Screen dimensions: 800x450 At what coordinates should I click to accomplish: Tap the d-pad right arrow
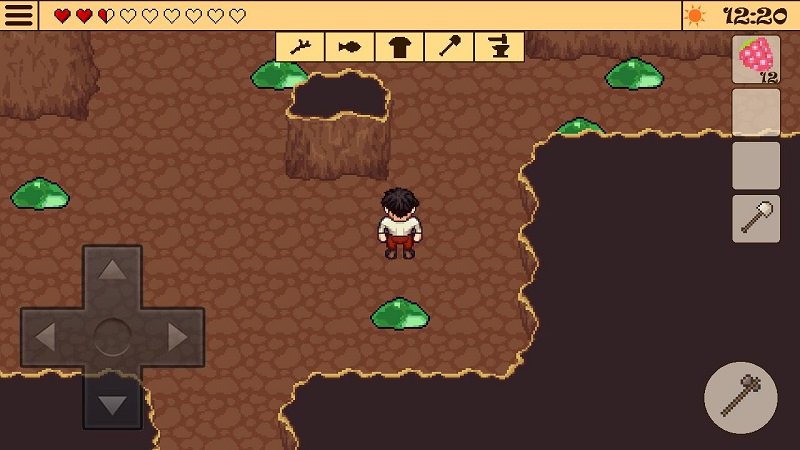(178, 337)
